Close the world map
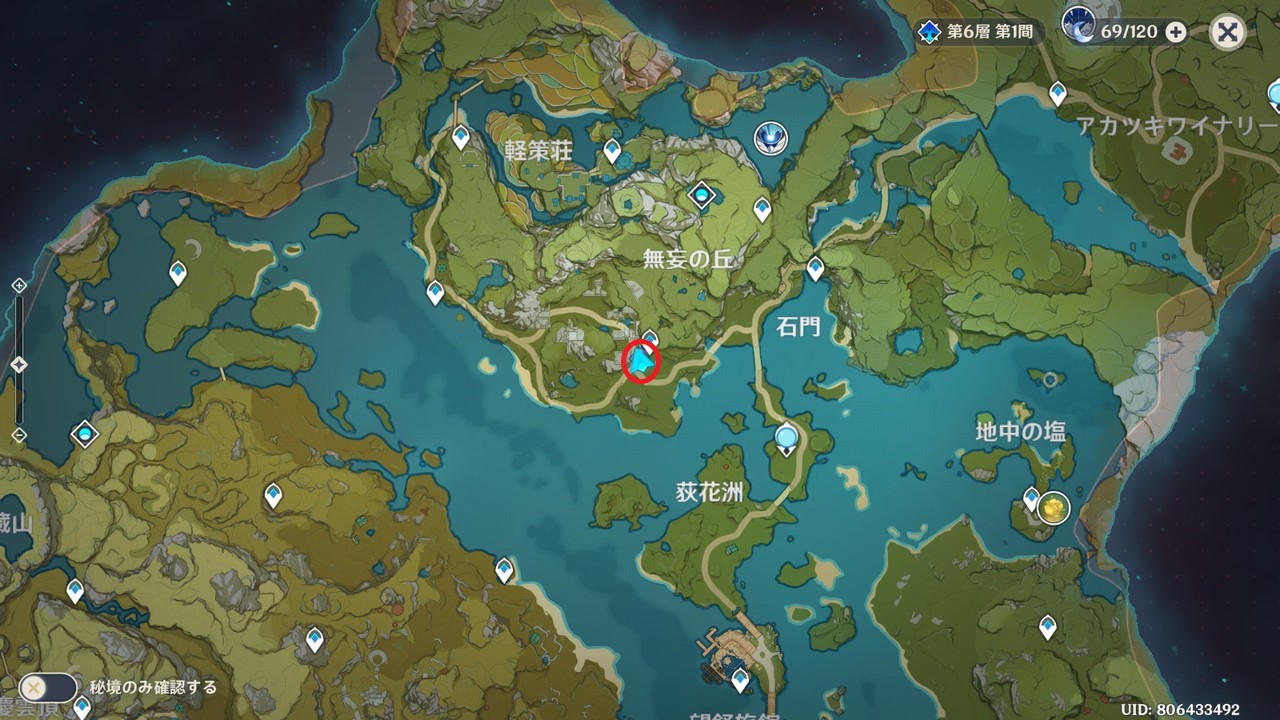Screen dimensions: 1280x720 [1227, 32]
